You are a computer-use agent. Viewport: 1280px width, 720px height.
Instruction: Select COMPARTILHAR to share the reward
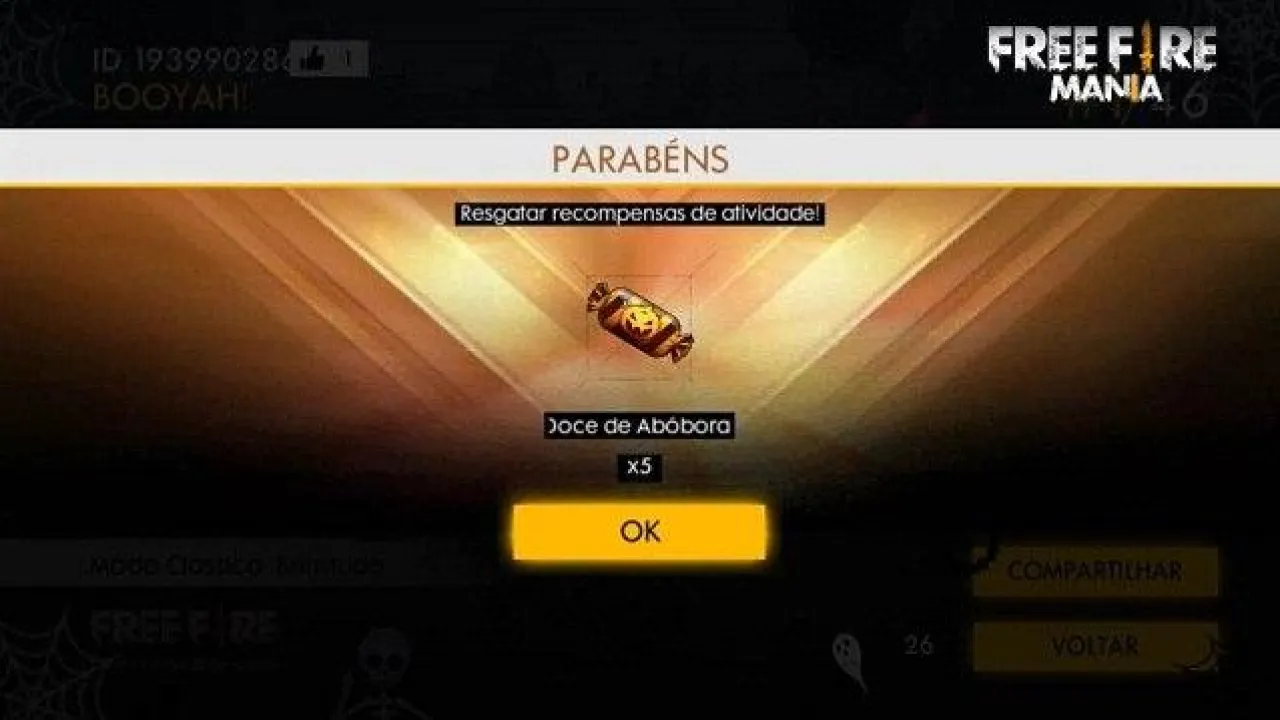coord(1096,570)
